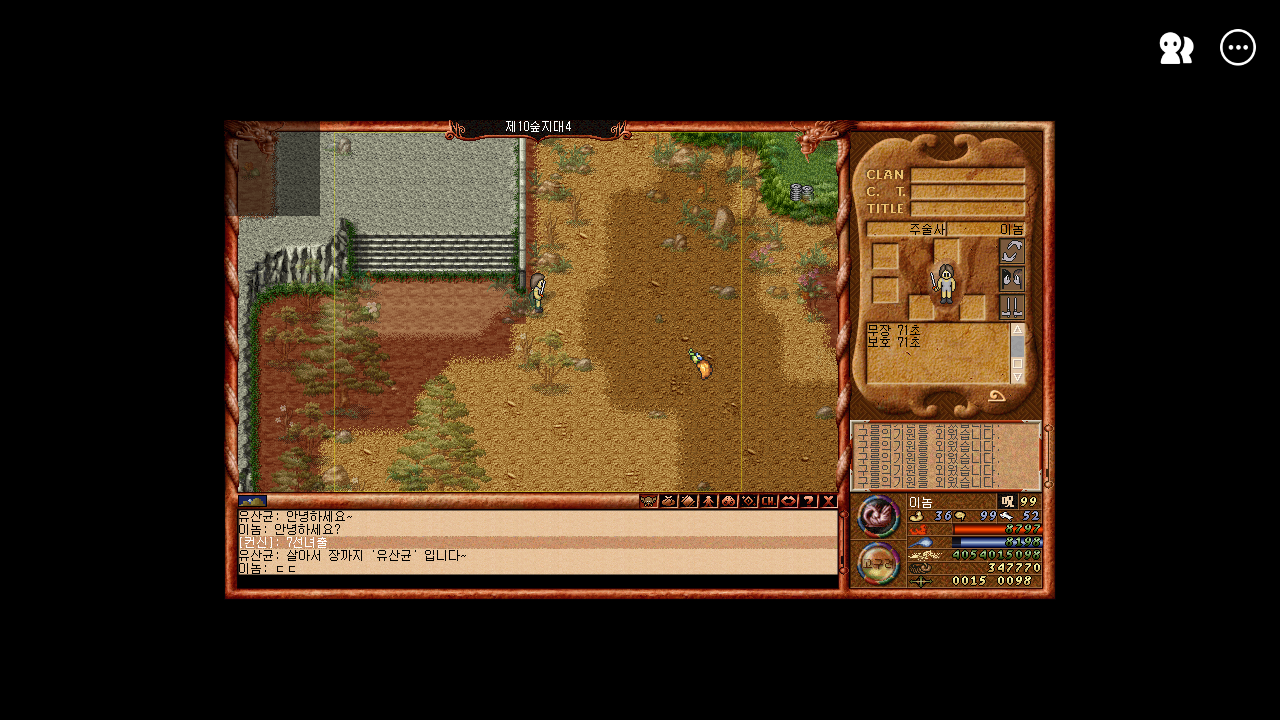The height and width of the screenshot is (720, 1280).
Task: Click the swirling arrows button beside character
Action: coord(1012,251)
